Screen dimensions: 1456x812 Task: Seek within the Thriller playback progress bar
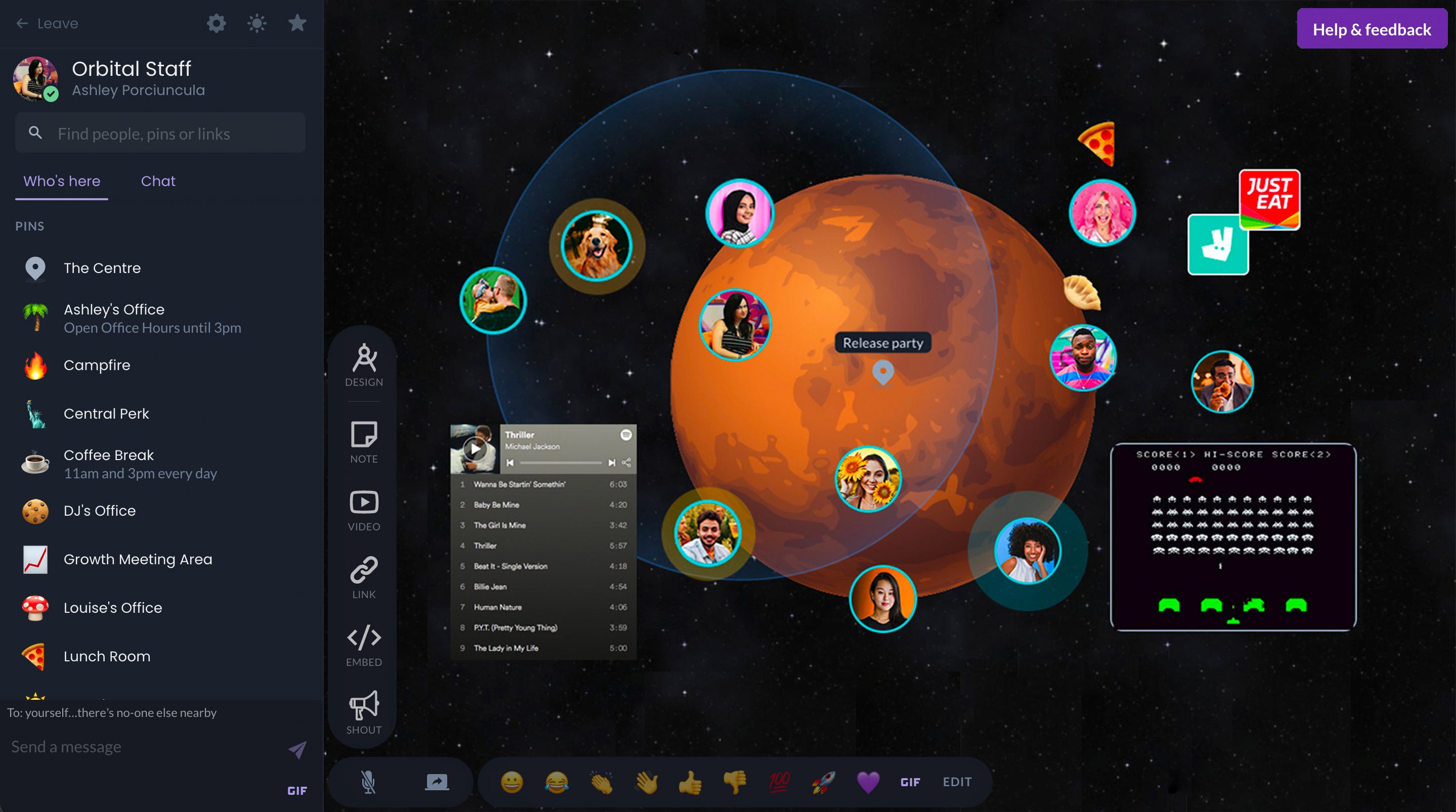560,462
